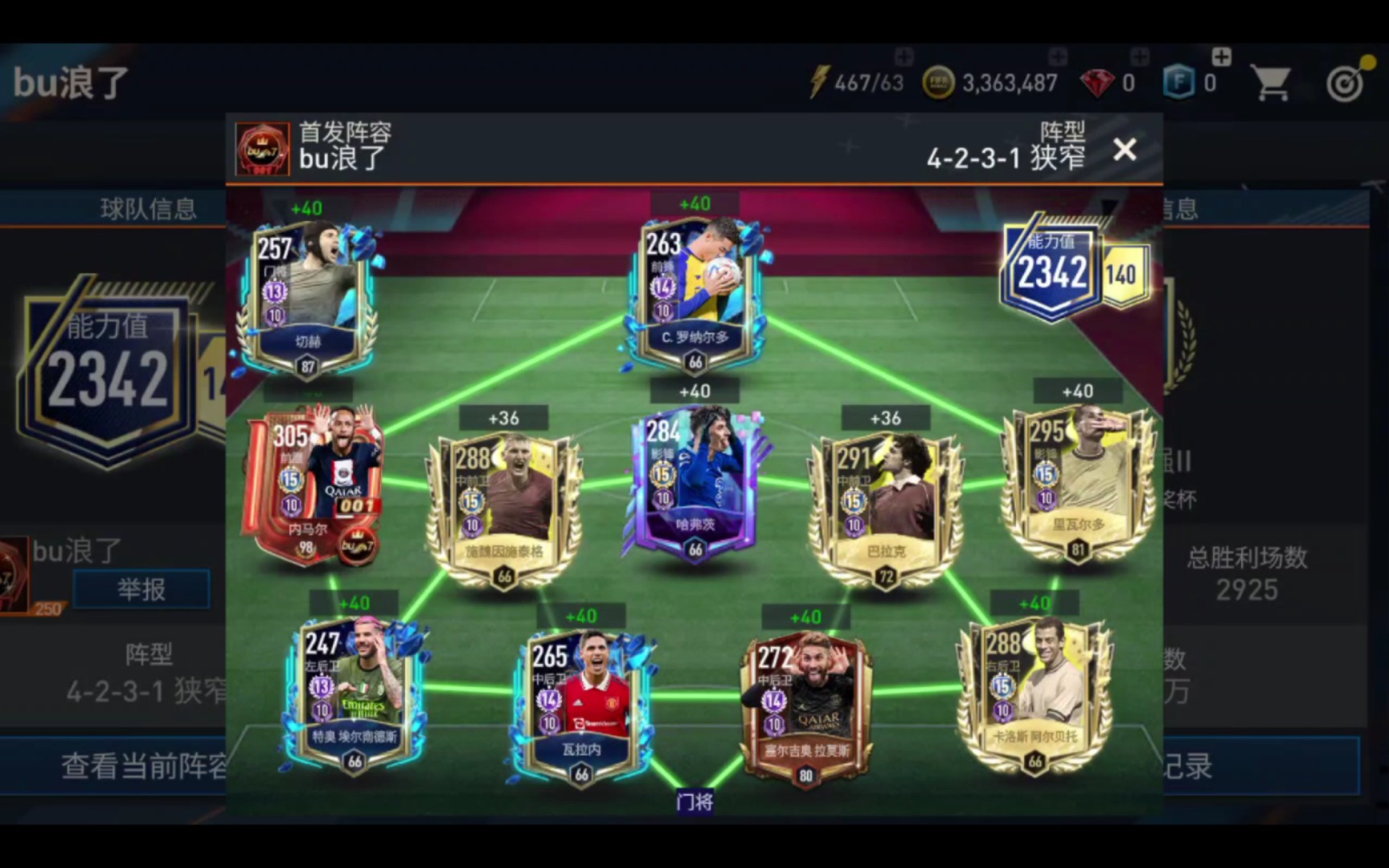The height and width of the screenshot is (868, 1389).
Task: Tap the 举报 report button
Action: 141,588
